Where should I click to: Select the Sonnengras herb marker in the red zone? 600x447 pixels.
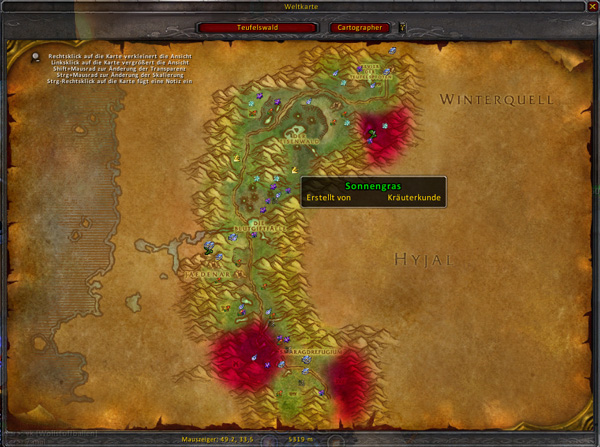(x=371, y=132)
